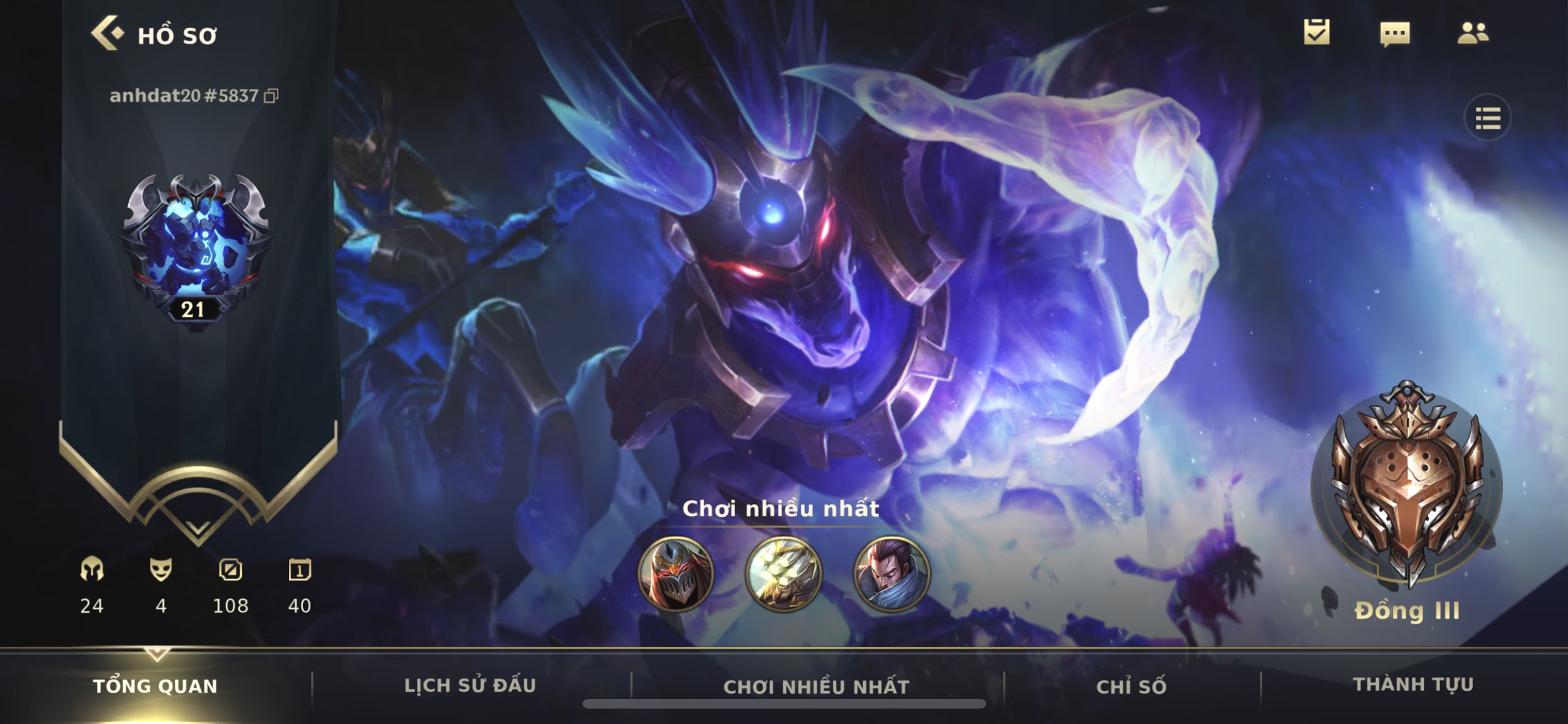The height and width of the screenshot is (724, 1568).
Task: Open the checklist missions icon
Action: (x=1316, y=32)
